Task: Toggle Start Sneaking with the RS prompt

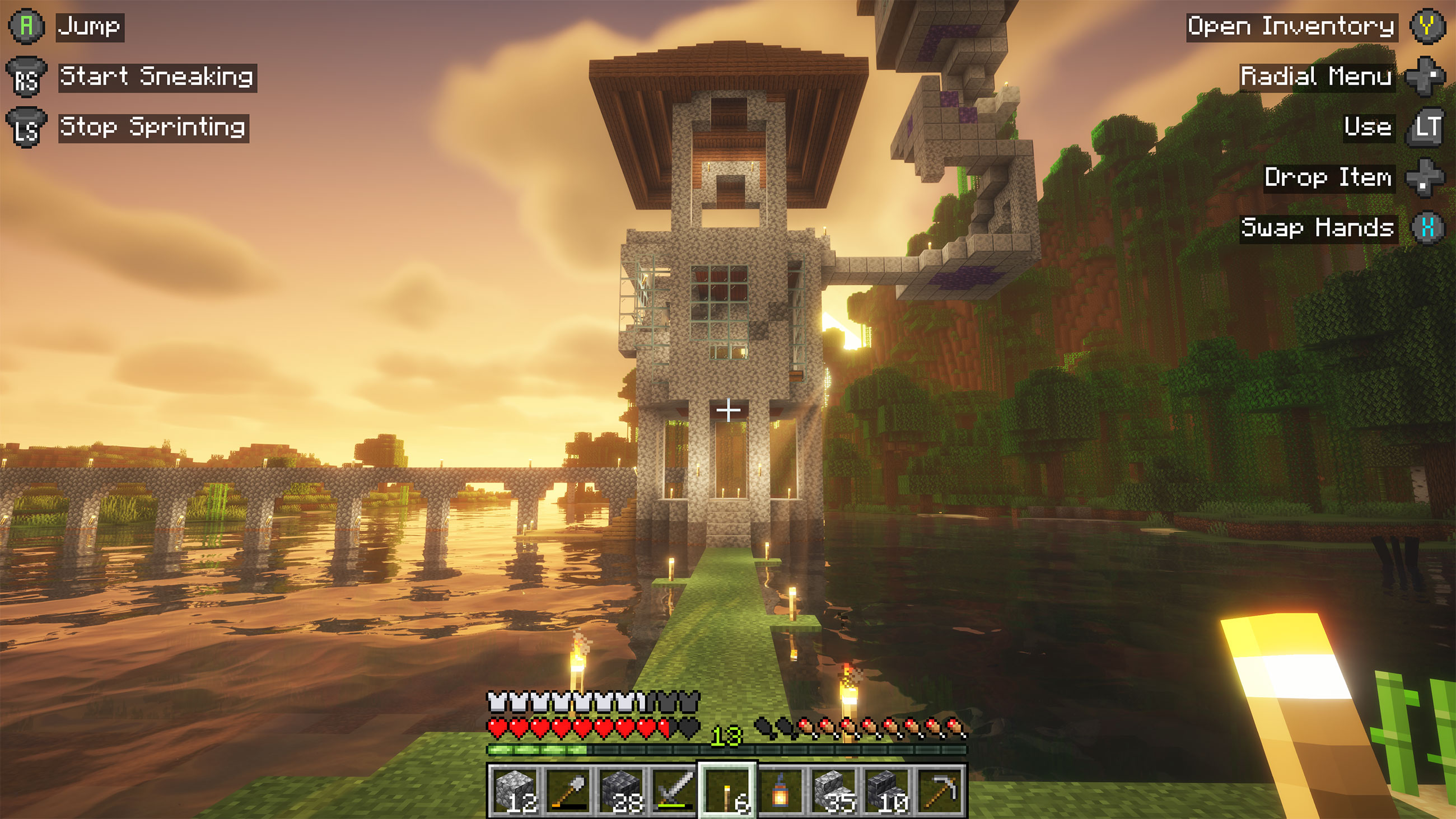Action: click(x=26, y=76)
